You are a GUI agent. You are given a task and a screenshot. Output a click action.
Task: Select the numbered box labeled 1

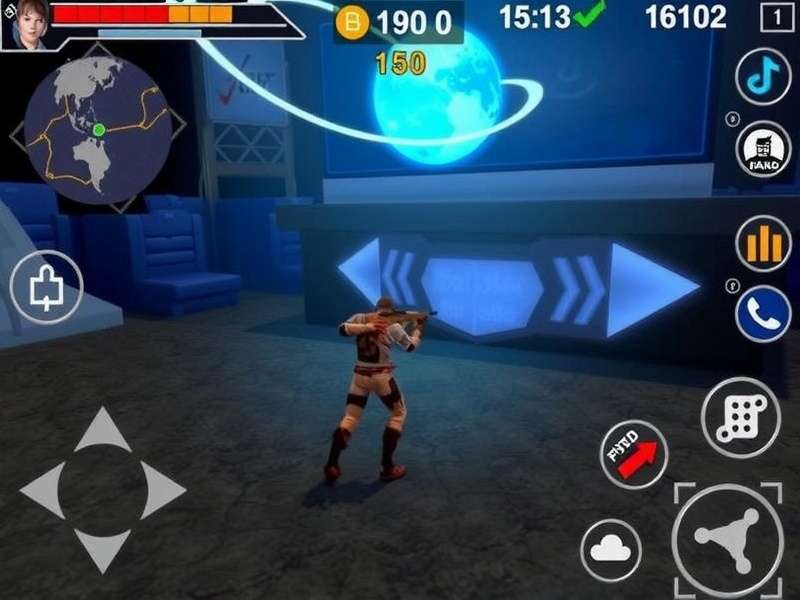click(x=776, y=17)
